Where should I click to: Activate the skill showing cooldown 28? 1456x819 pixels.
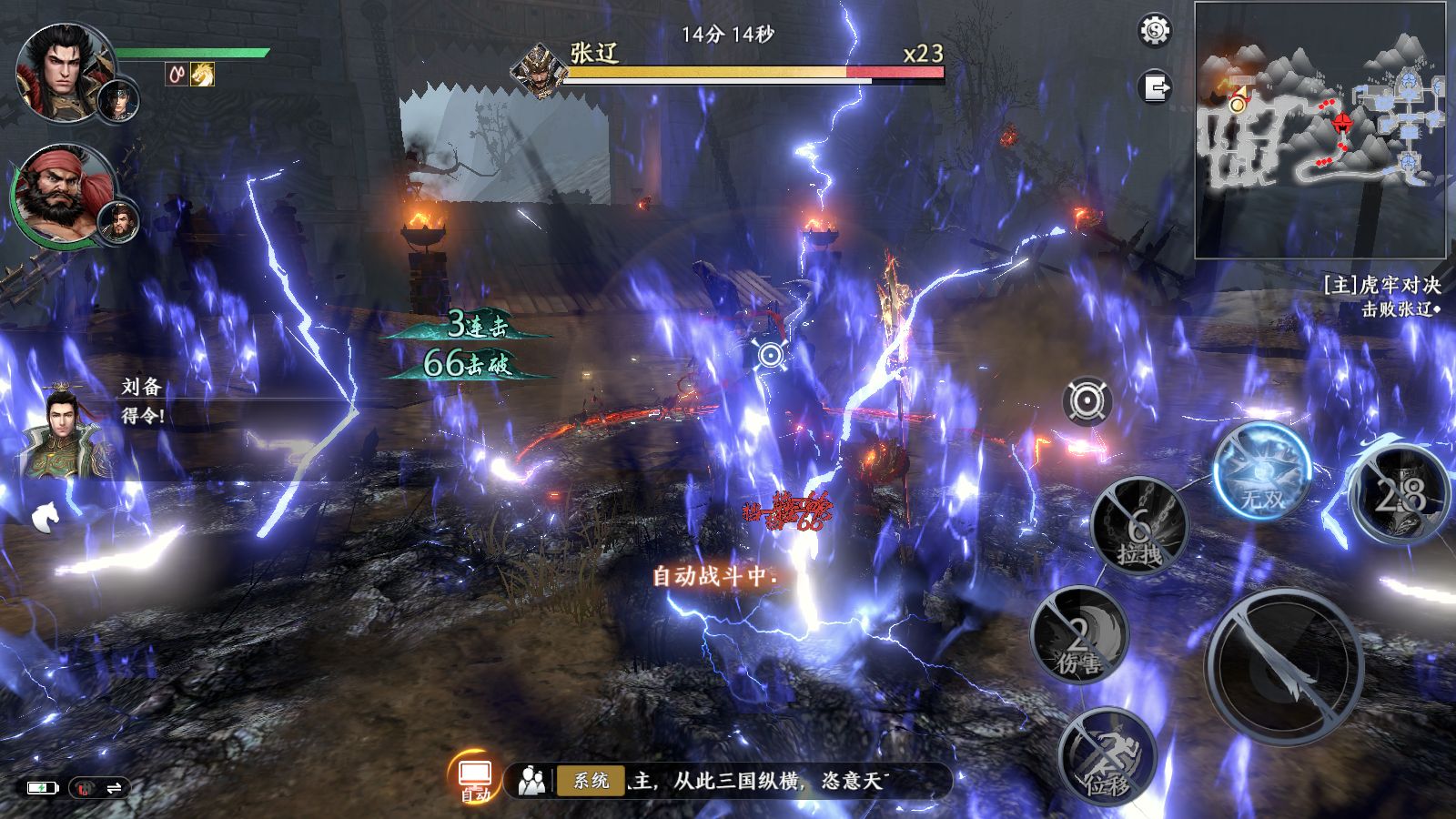click(x=1400, y=496)
